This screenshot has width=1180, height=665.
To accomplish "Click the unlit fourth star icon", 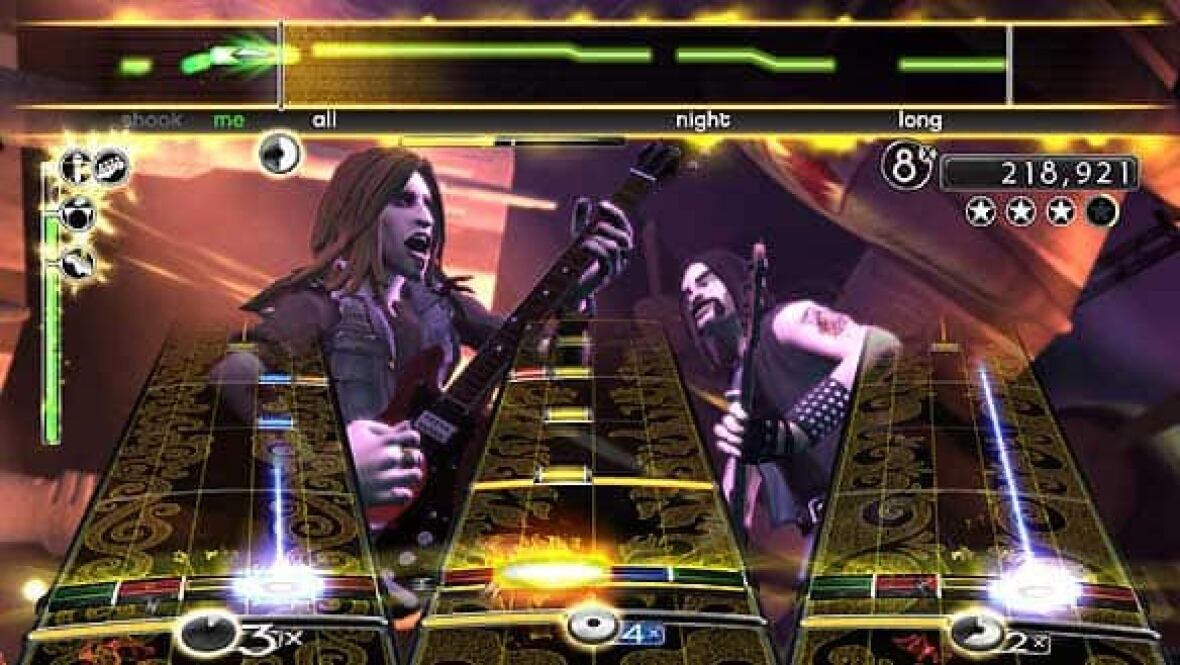I will 1102,211.
